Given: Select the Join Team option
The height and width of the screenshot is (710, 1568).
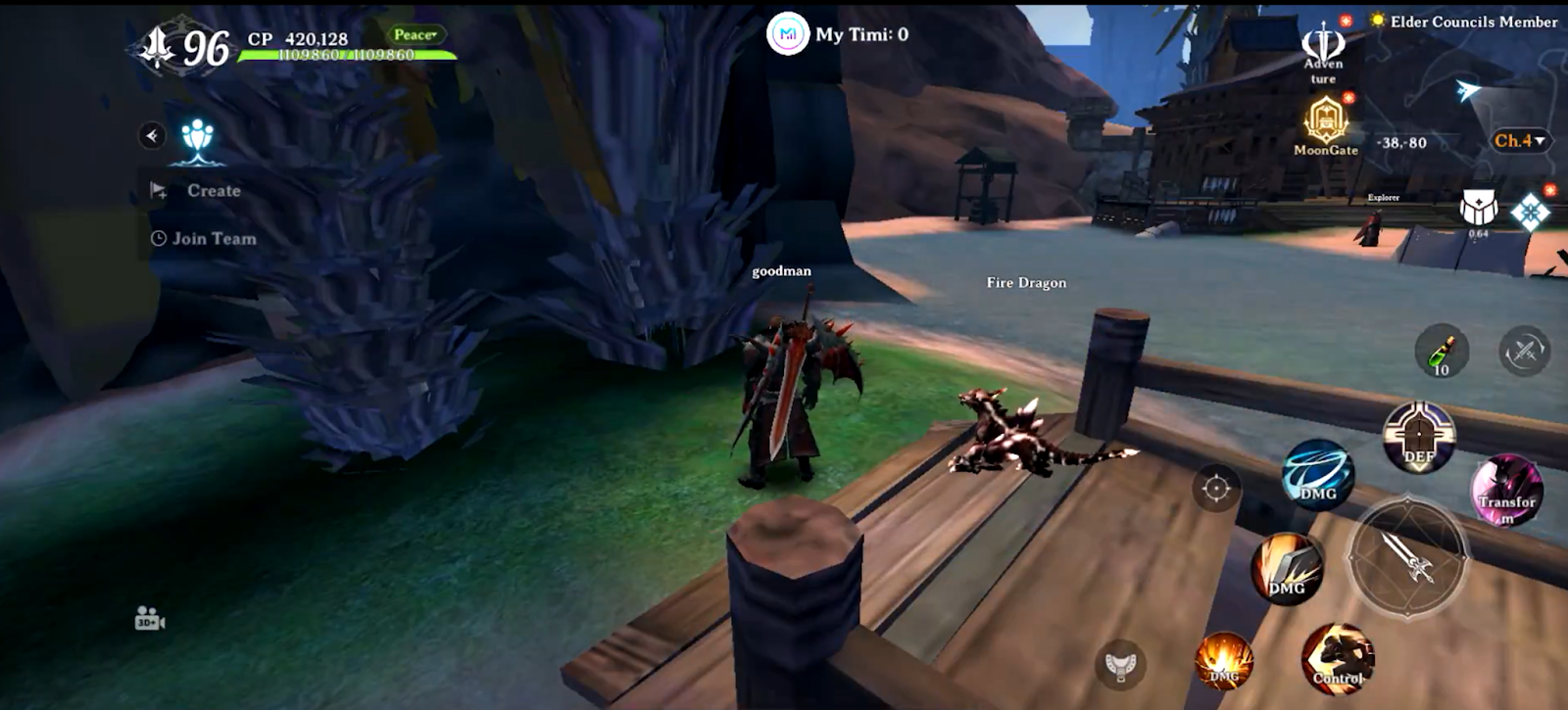Looking at the screenshot, I should (x=213, y=238).
